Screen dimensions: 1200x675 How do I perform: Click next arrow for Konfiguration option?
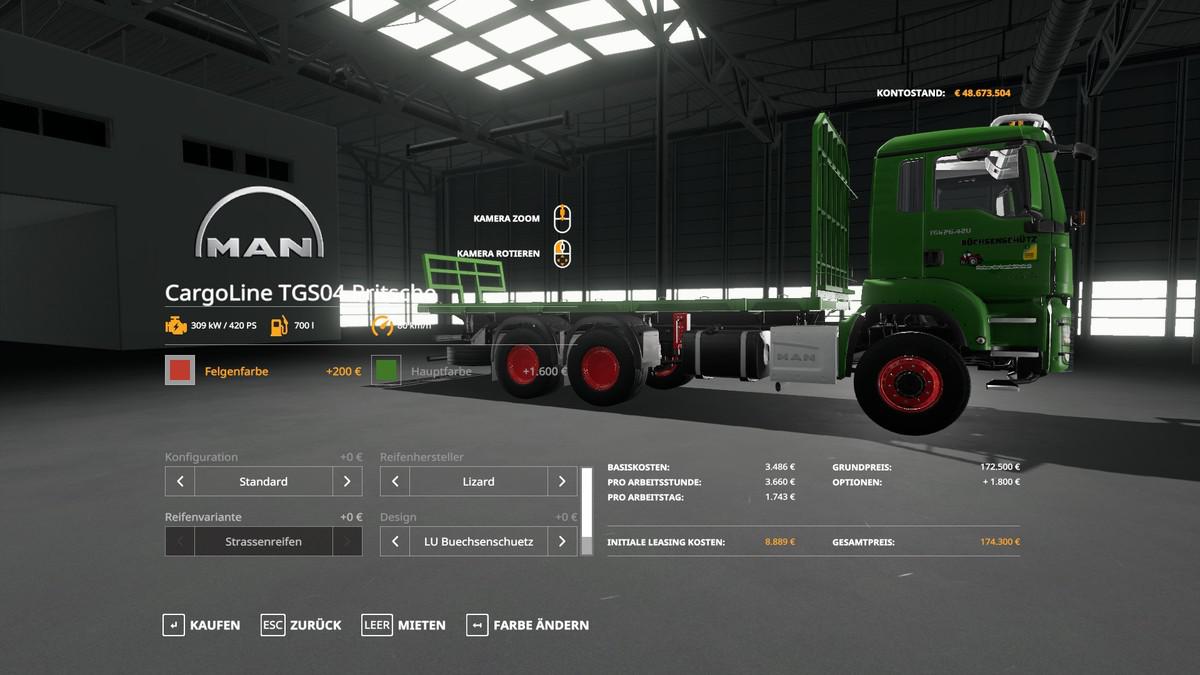347,481
